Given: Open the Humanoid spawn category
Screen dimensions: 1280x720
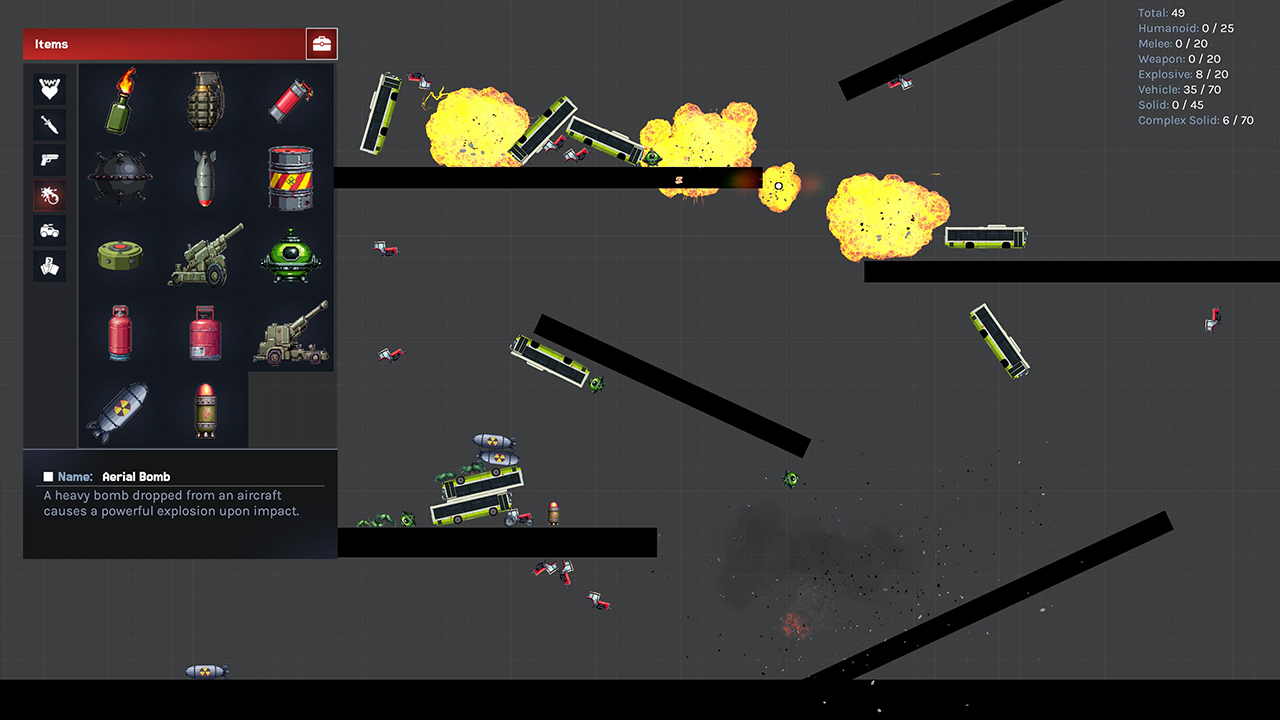Looking at the screenshot, I should (x=49, y=88).
